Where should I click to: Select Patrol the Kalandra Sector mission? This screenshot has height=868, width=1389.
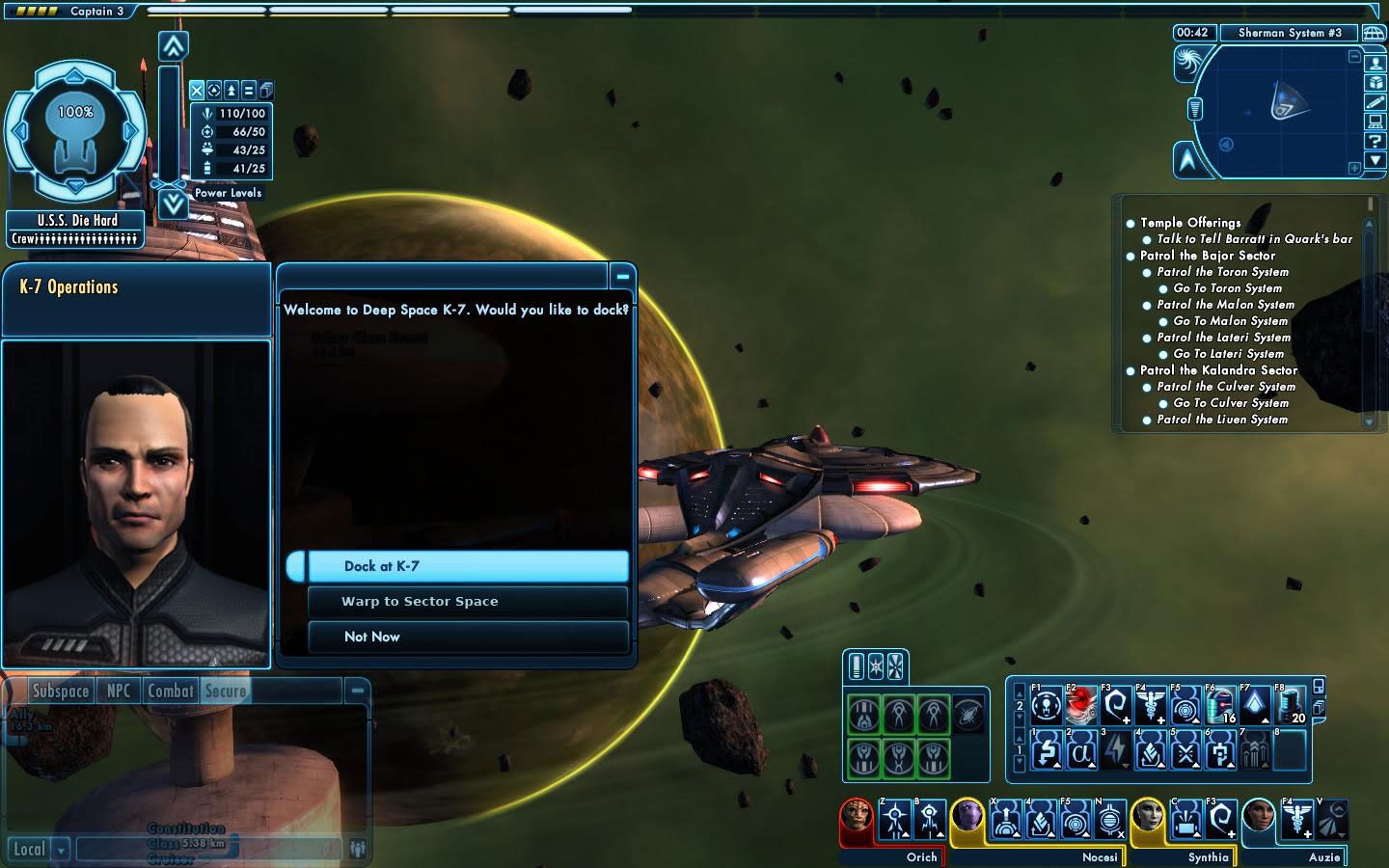[1218, 370]
